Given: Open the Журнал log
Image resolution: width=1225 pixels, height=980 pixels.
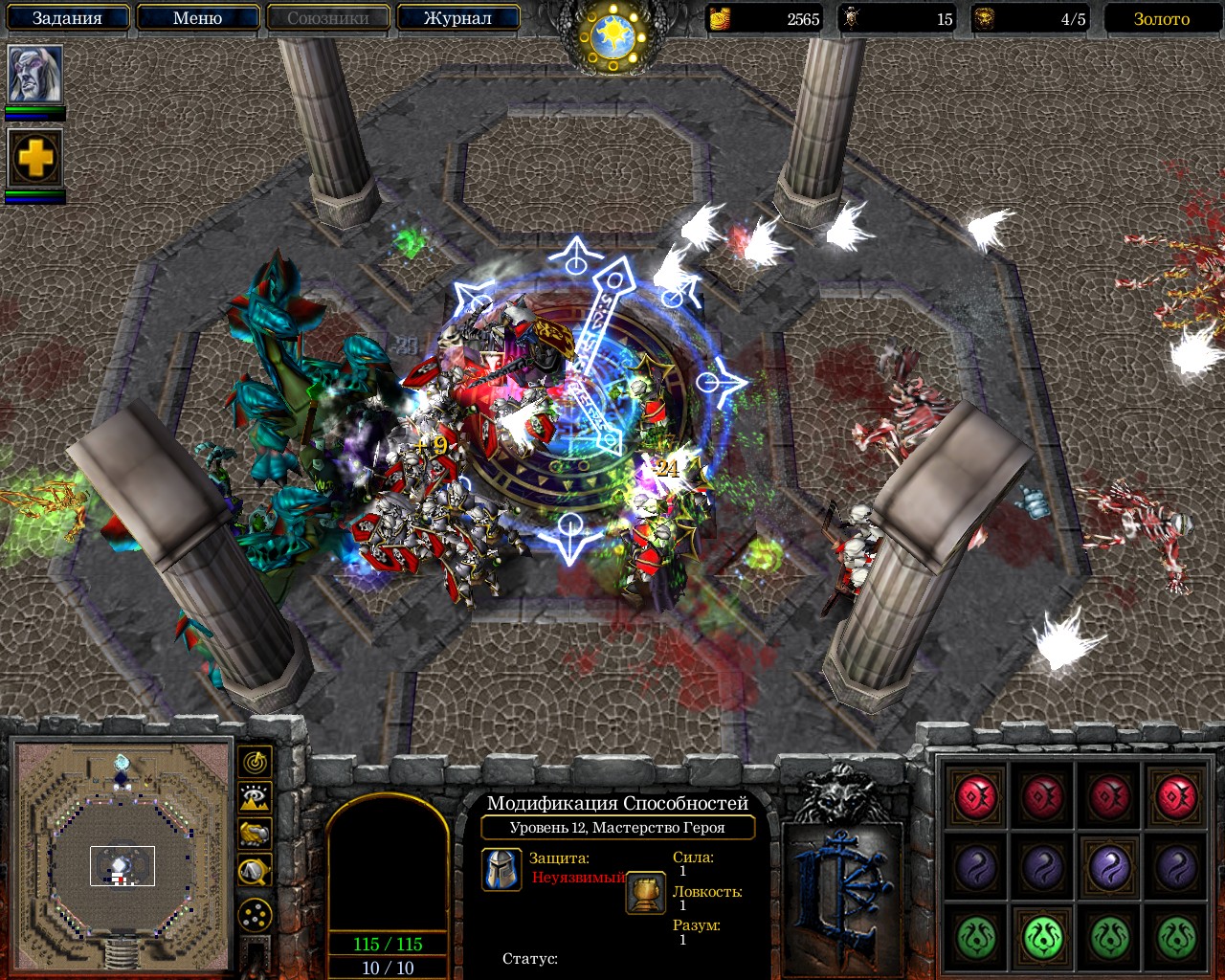Looking at the screenshot, I should [457, 18].
